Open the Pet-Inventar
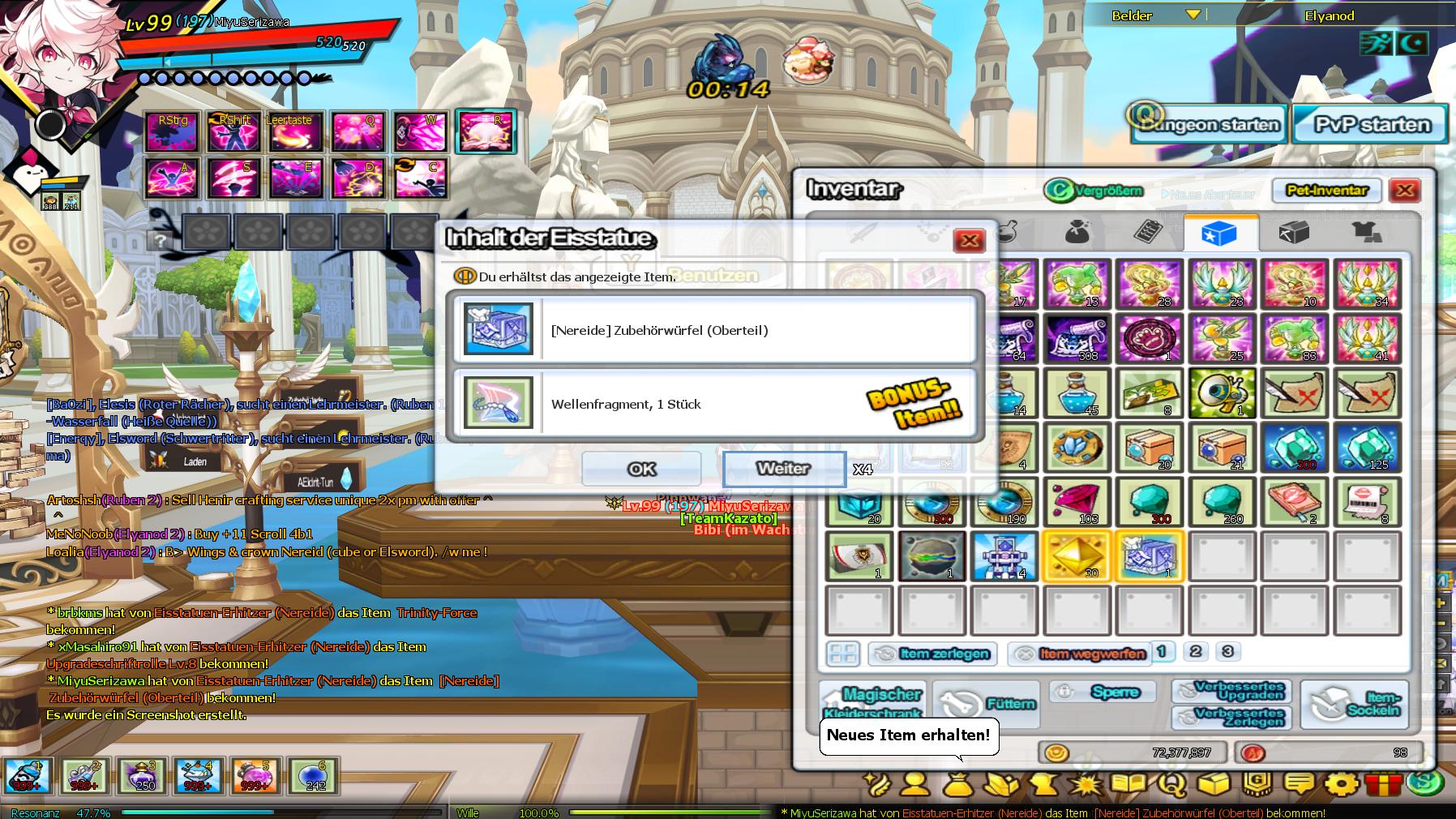This screenshot has height=819, width=1456. click(1326, 191)
